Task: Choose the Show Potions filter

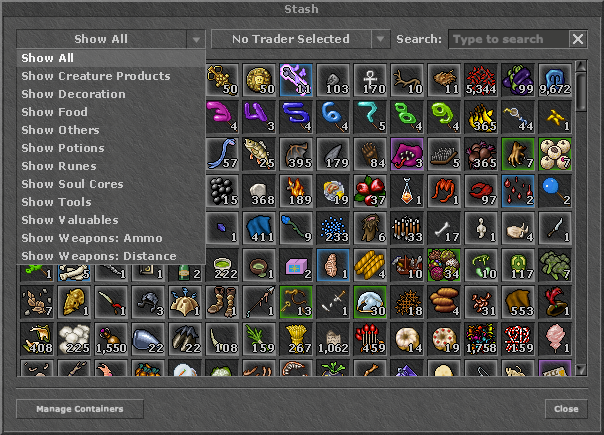Action: 62,148
